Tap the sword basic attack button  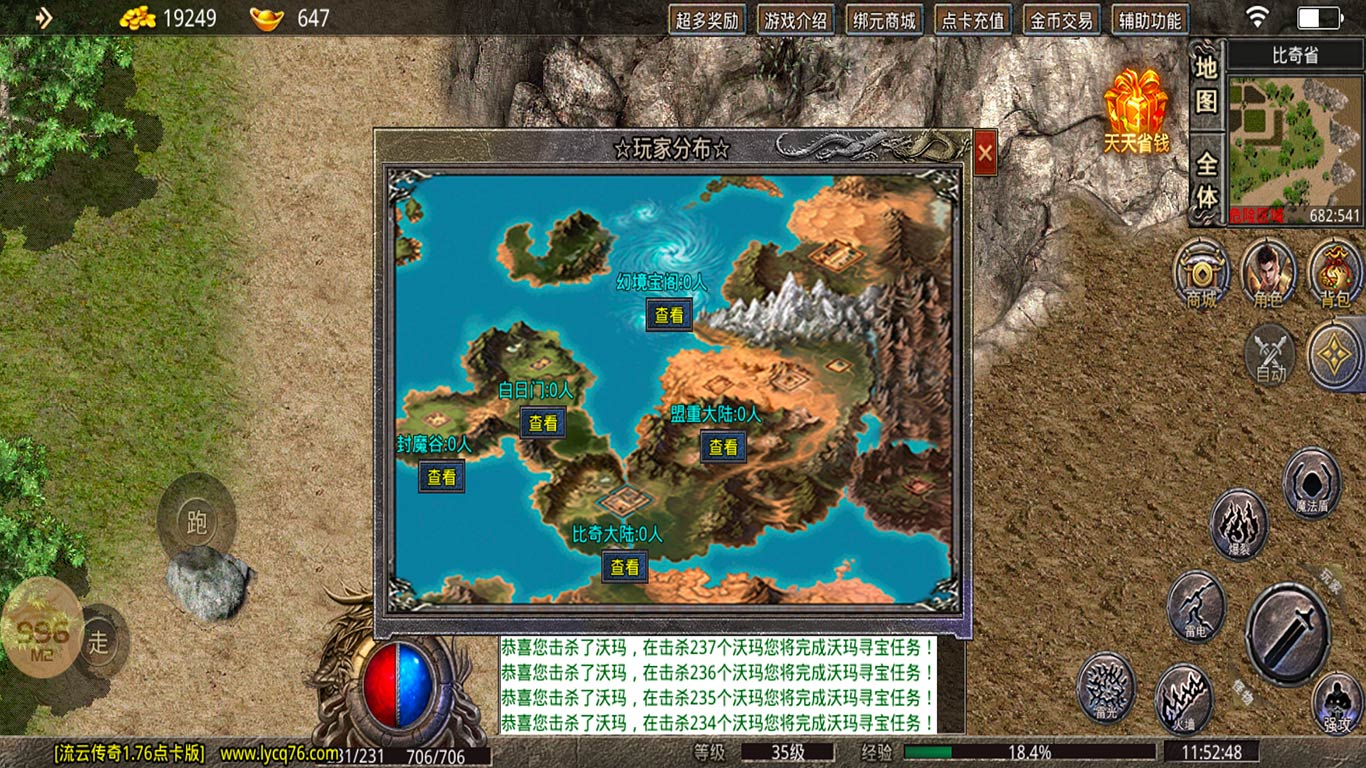click(1287, 633)
